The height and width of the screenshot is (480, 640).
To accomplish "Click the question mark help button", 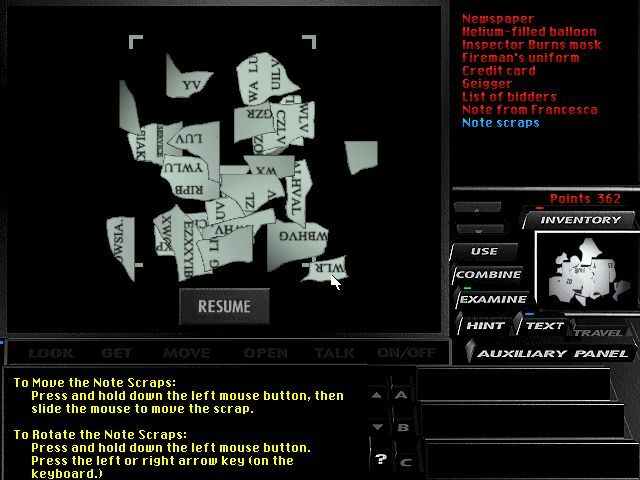I will [x=380, y=459].
